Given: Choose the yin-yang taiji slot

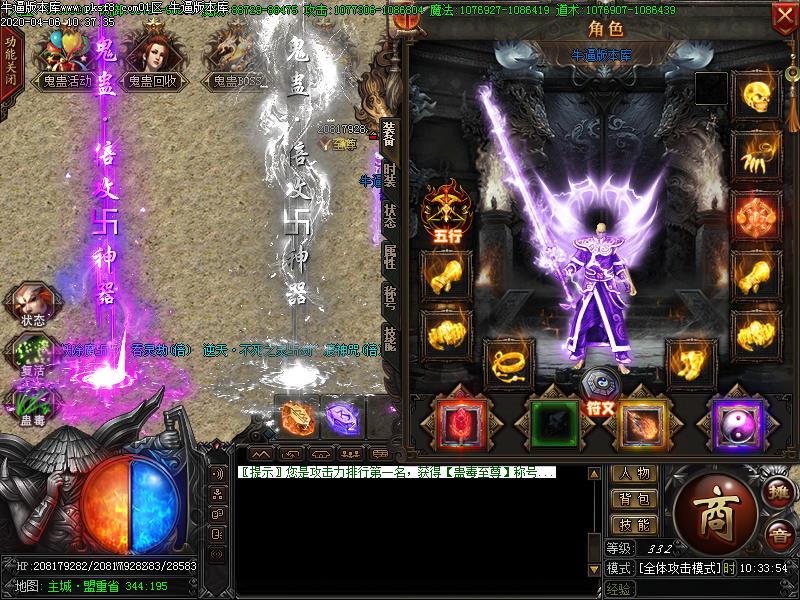Looking at the screenshot, I should 737,424.
